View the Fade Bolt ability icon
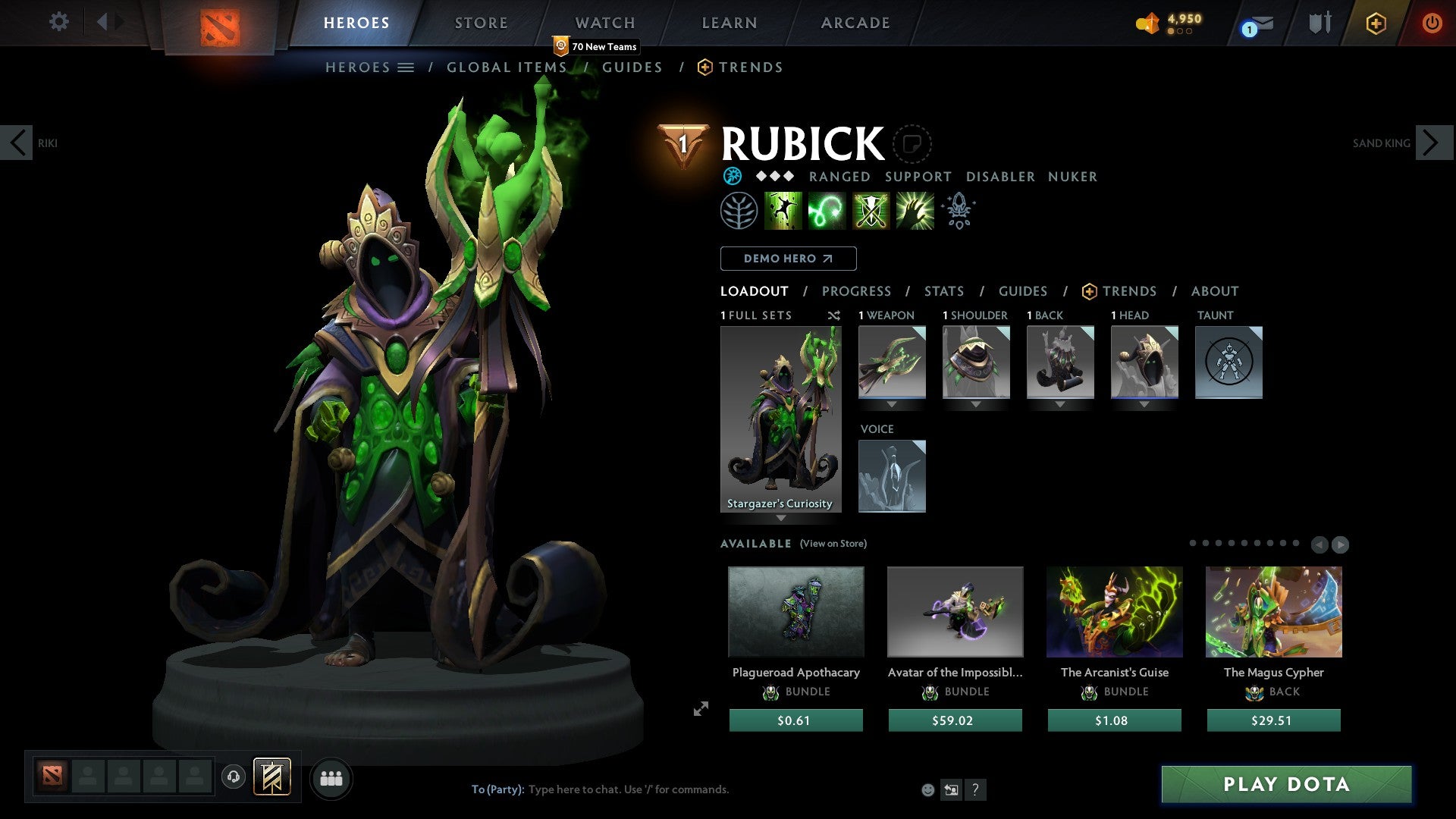The image size is (1456, 819). coord(827,210)
